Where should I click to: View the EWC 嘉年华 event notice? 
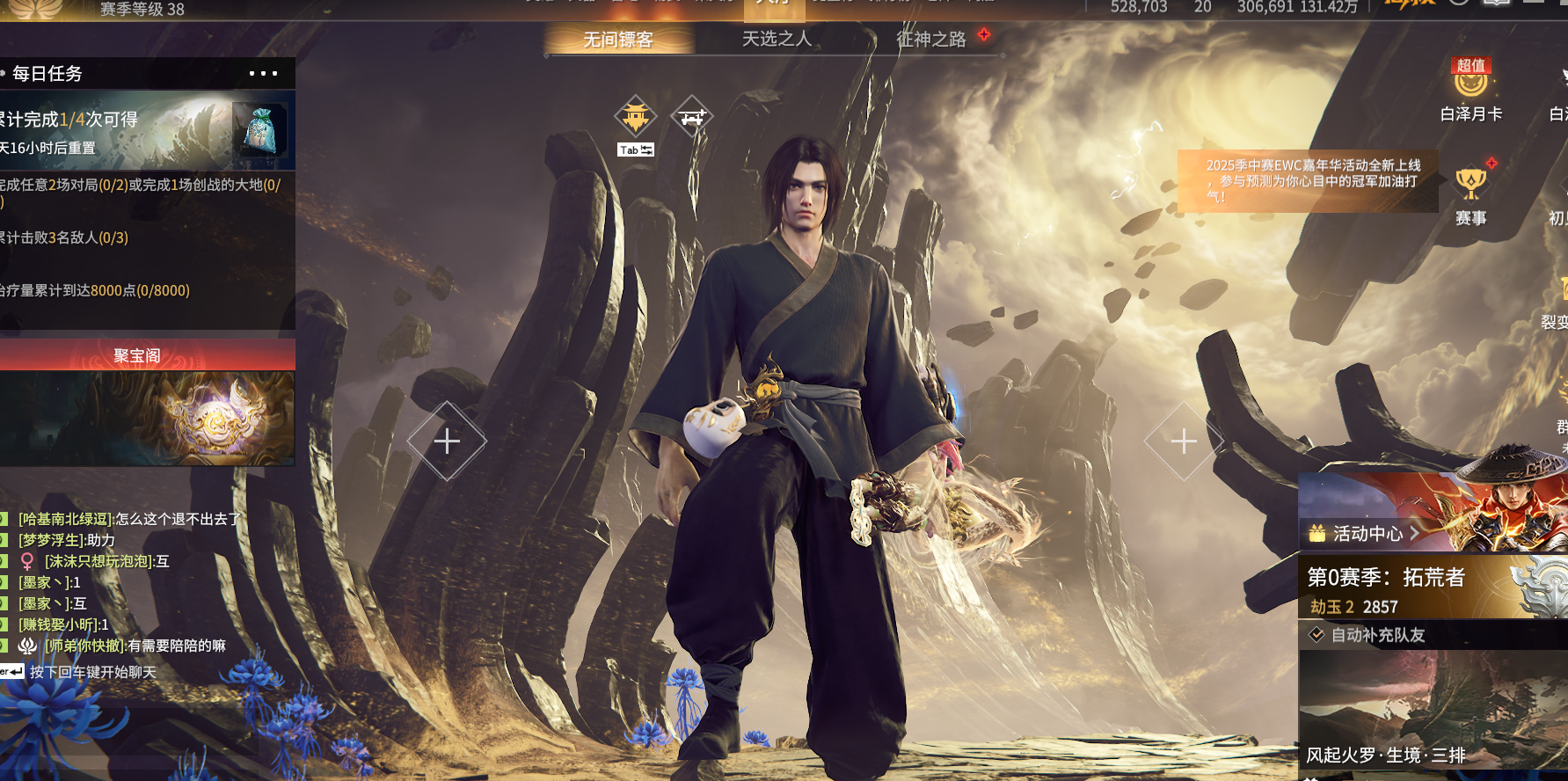[1310, 180]
